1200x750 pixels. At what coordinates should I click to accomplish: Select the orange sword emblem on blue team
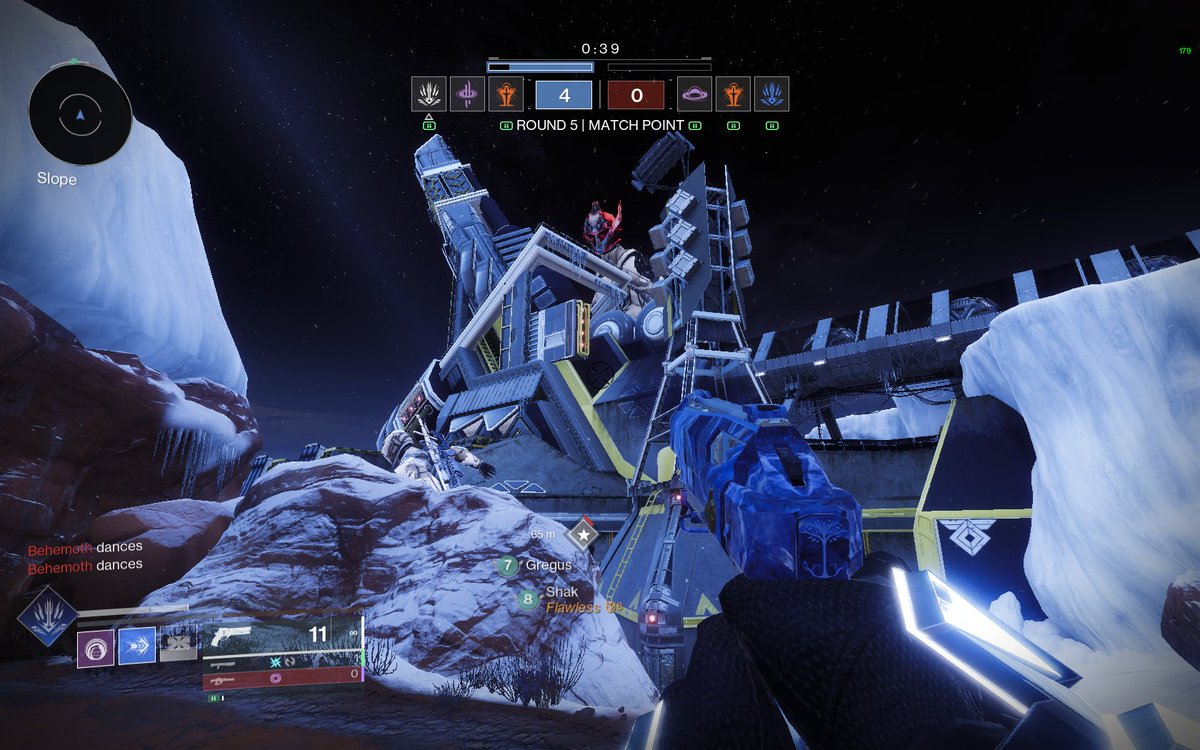pos(504,94)
